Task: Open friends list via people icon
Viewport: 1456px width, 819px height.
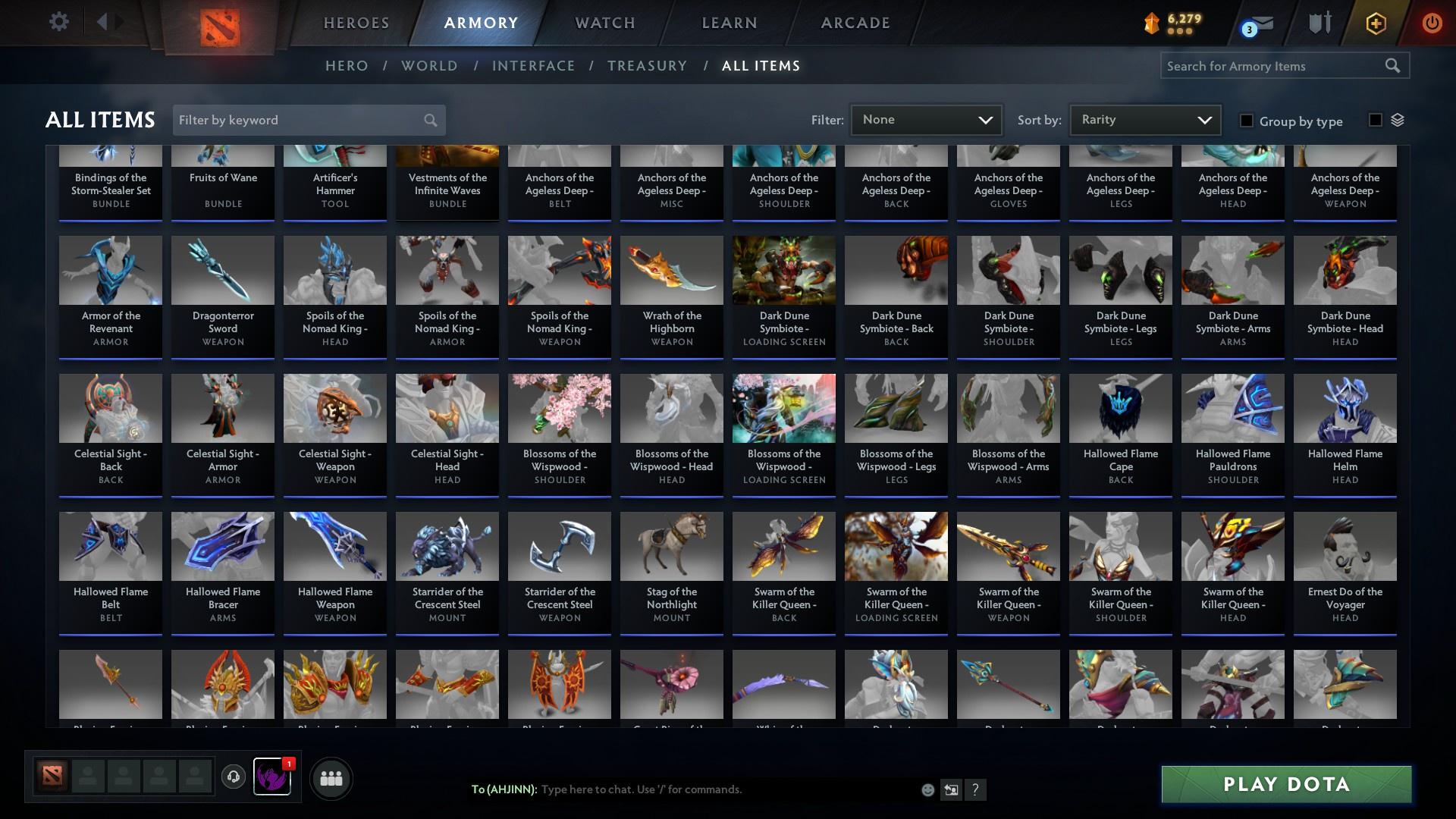Action: click(330, 777)
